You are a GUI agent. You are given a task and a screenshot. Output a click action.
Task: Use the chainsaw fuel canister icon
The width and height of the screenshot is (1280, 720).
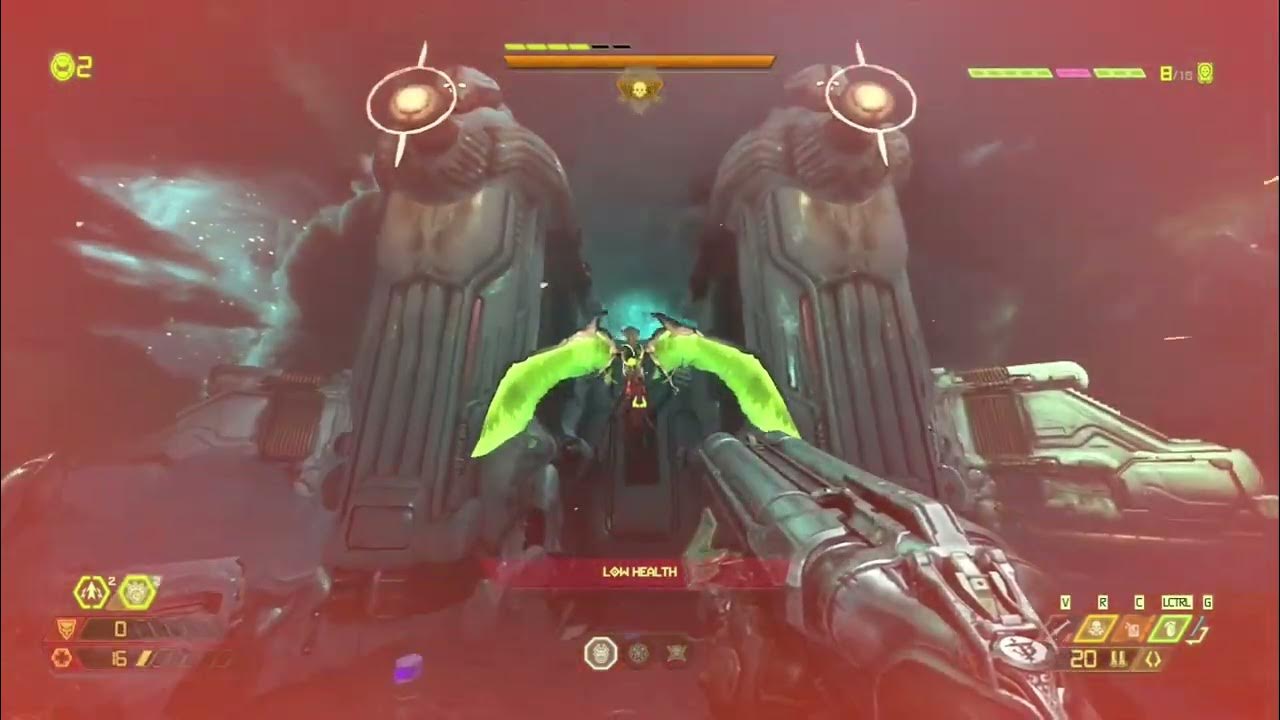[x=1133, y=629]
